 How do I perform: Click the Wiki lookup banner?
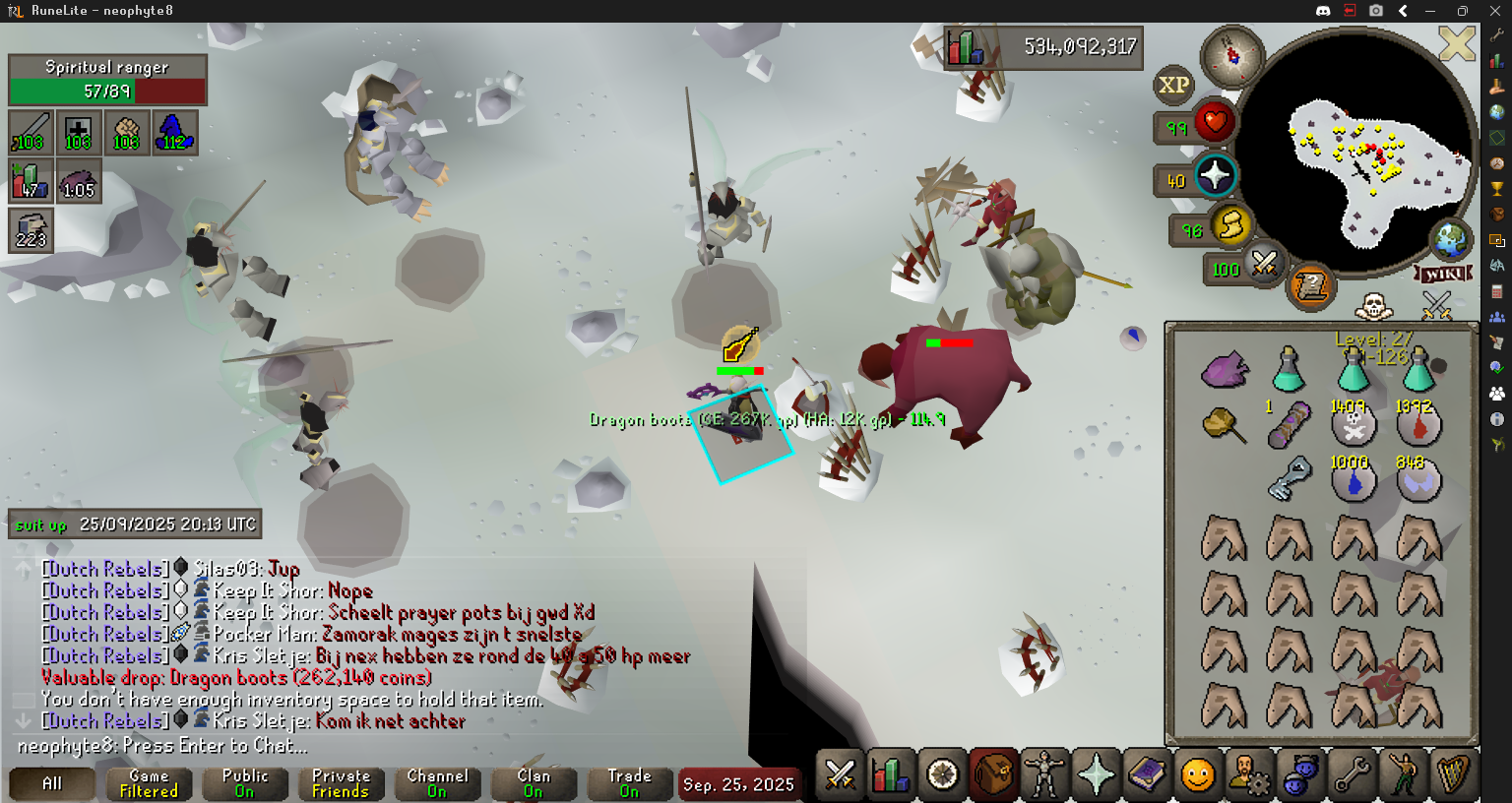pos(1444,274)
